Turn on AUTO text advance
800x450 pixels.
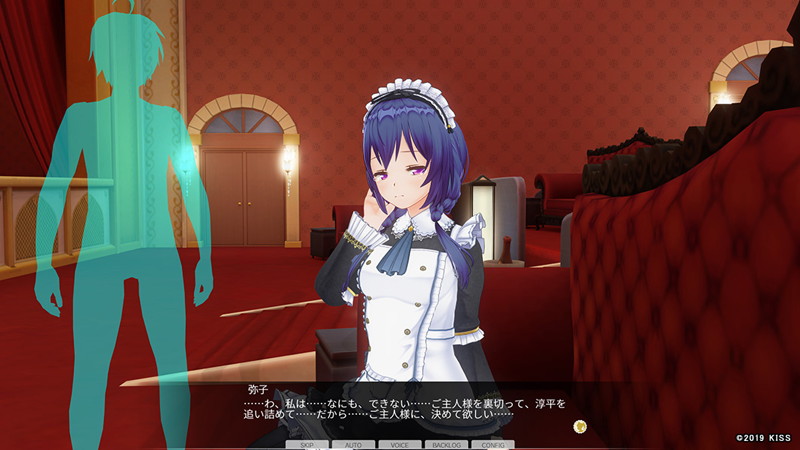point(354,444)
